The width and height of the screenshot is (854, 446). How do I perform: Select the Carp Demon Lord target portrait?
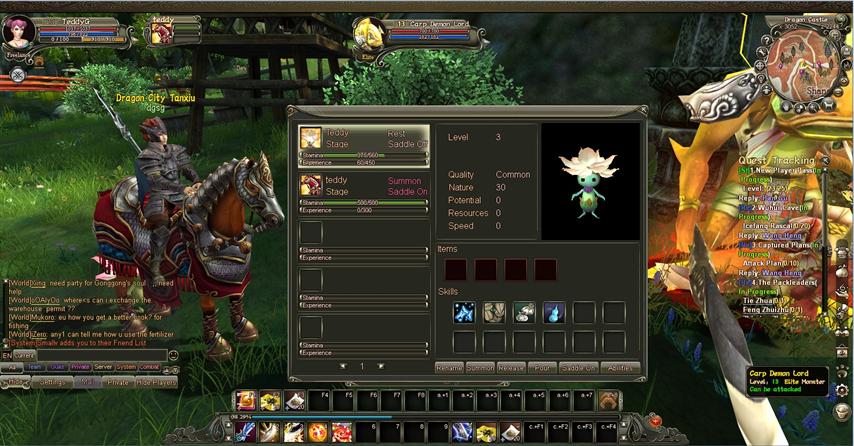pos(367,36)
